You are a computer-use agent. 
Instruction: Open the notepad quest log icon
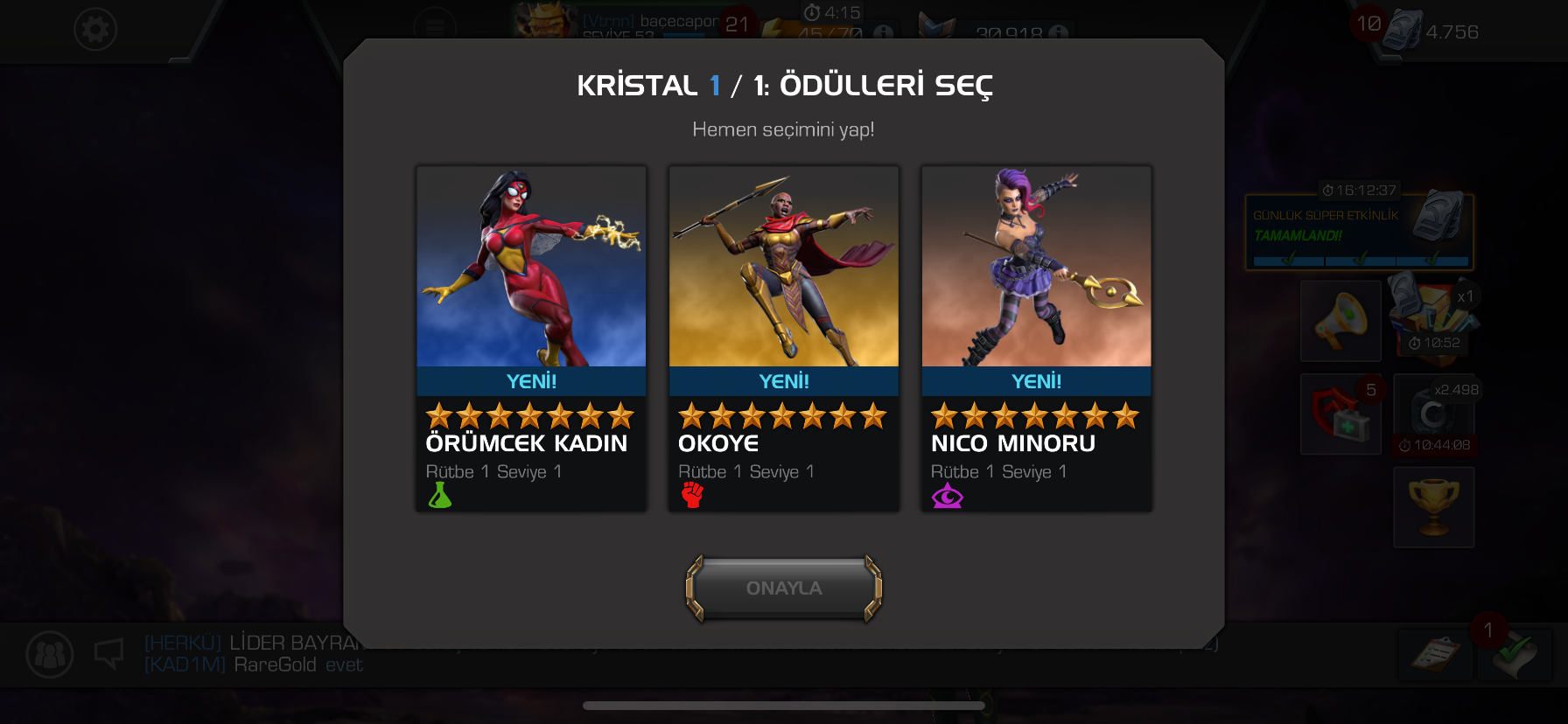coord(1433,655)
